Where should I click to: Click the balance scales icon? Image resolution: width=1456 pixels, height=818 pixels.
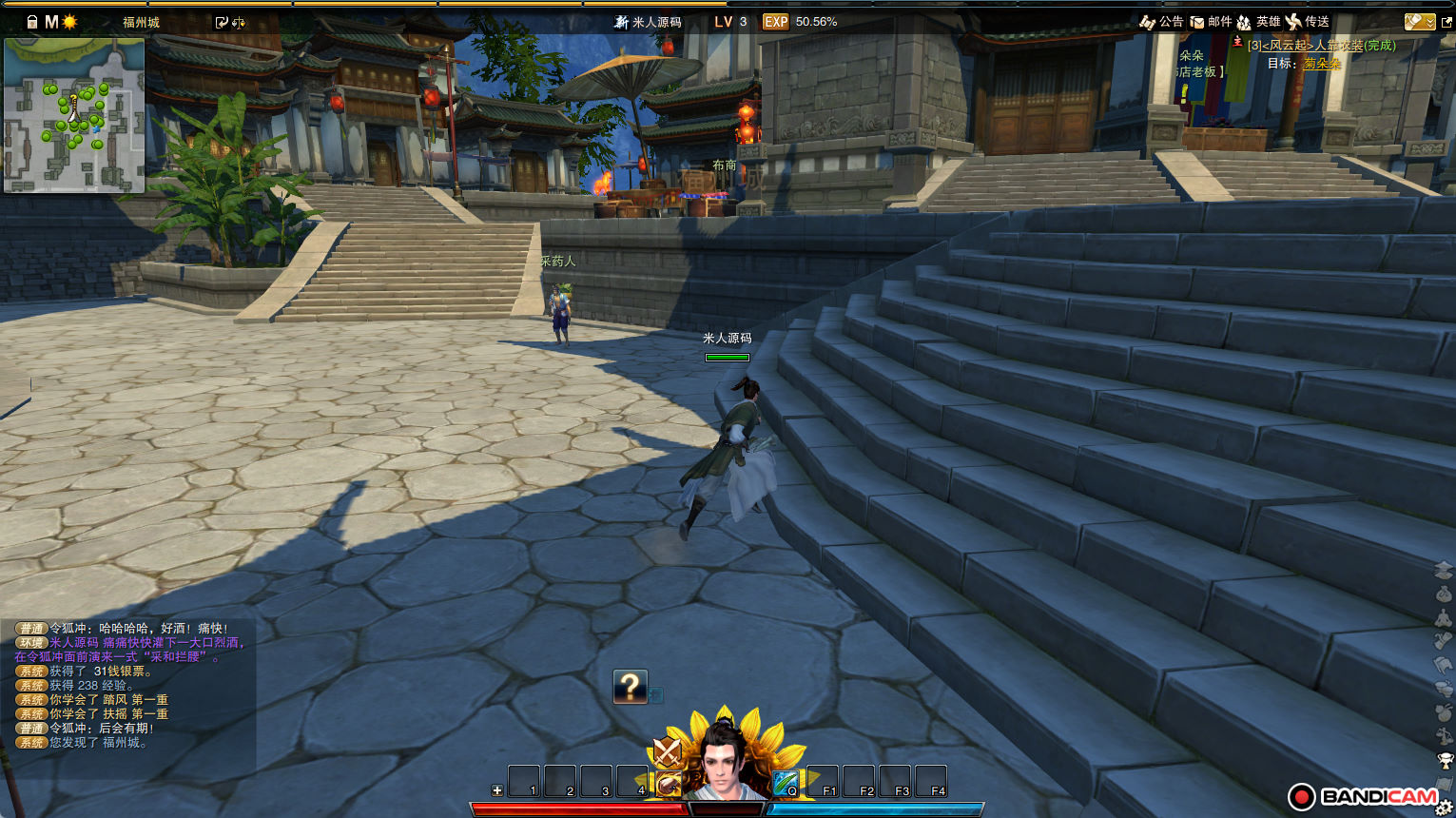pos(238,22)
